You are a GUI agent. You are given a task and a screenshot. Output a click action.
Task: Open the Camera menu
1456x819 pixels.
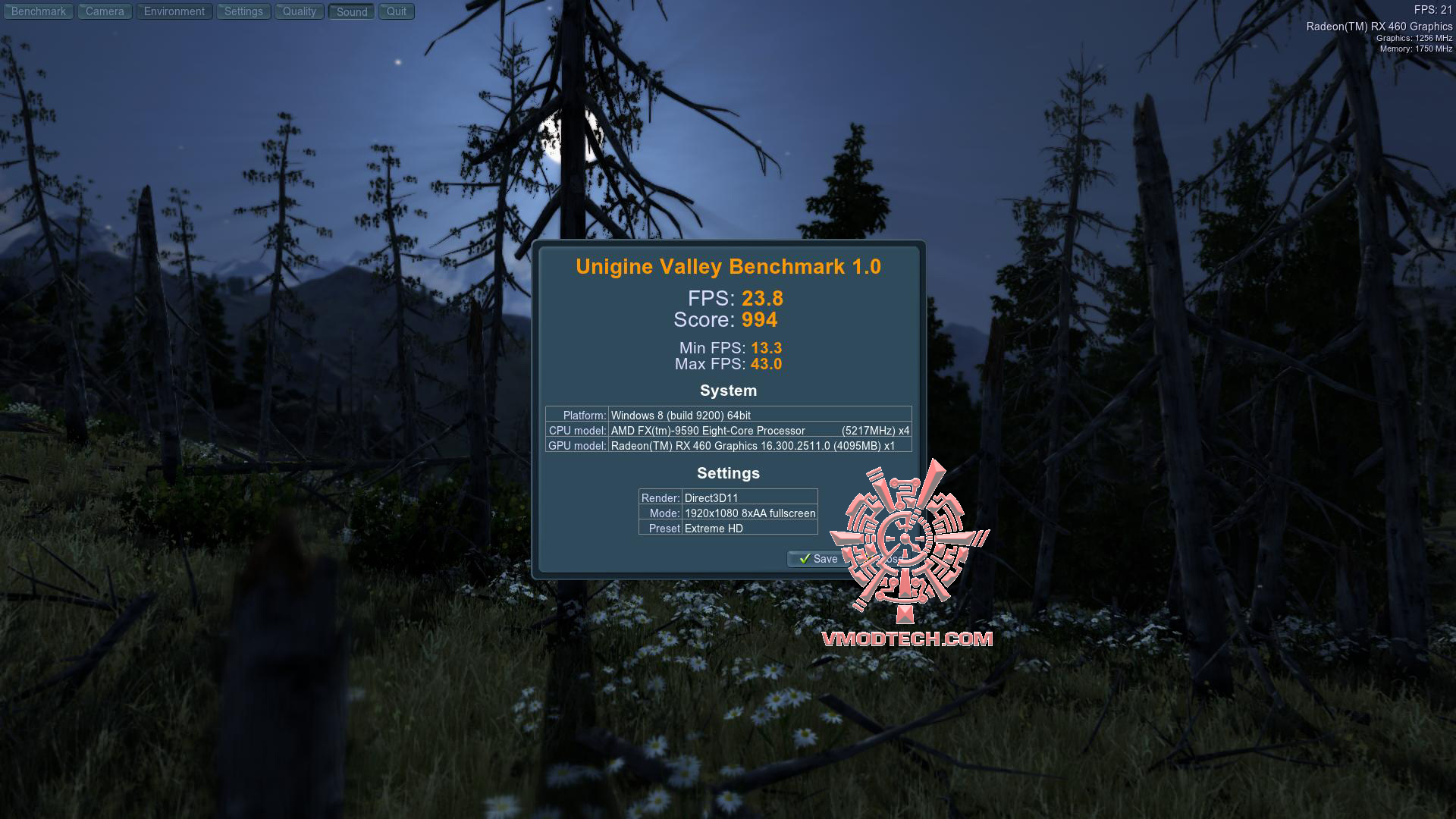(x=104, y=11)
